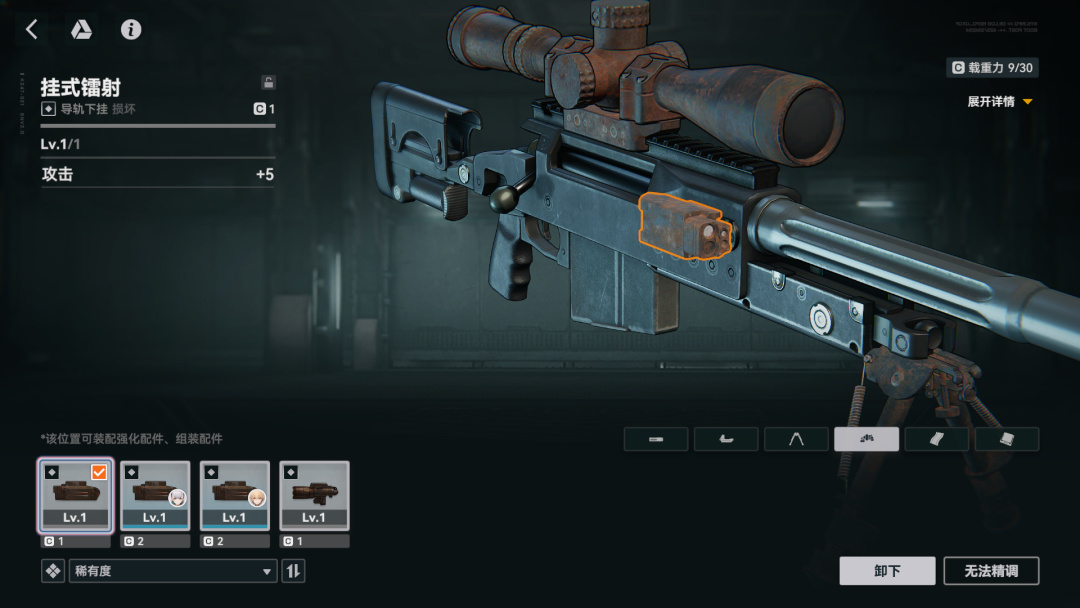Toggle the lock icon for 挂式镭射

[x=268, y=83]
